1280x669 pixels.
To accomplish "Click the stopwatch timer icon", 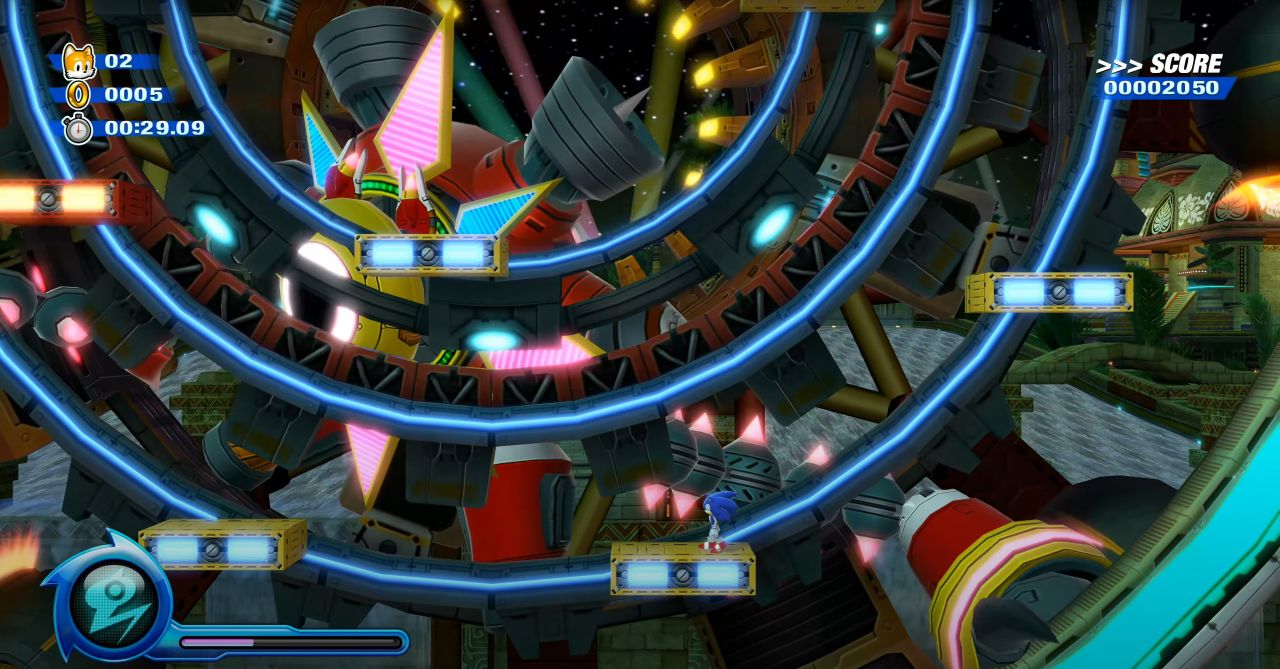I will click(x=77, y=128).
